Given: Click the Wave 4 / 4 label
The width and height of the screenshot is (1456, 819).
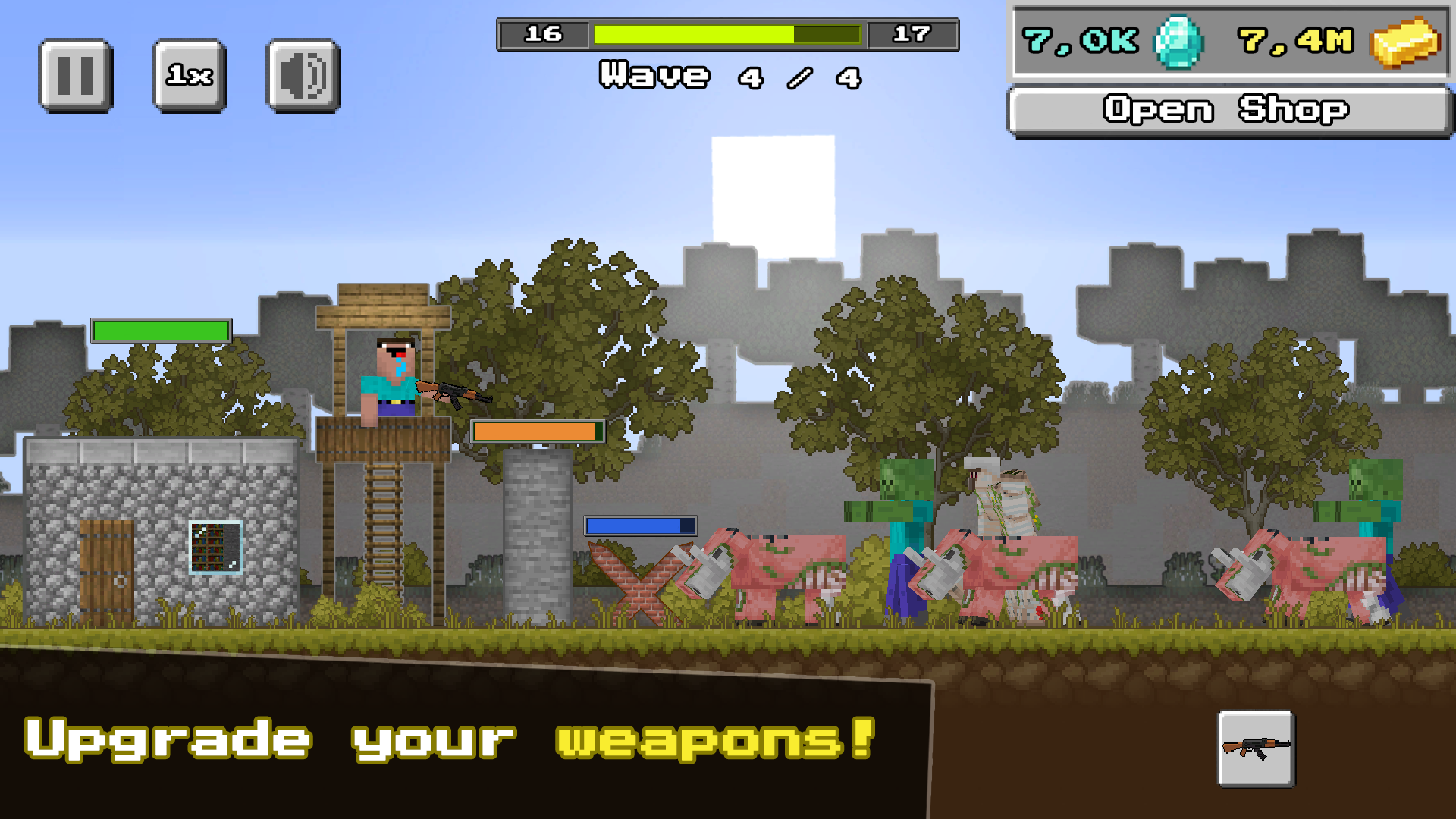Looking at the screenshot, I should coord(728,76).
